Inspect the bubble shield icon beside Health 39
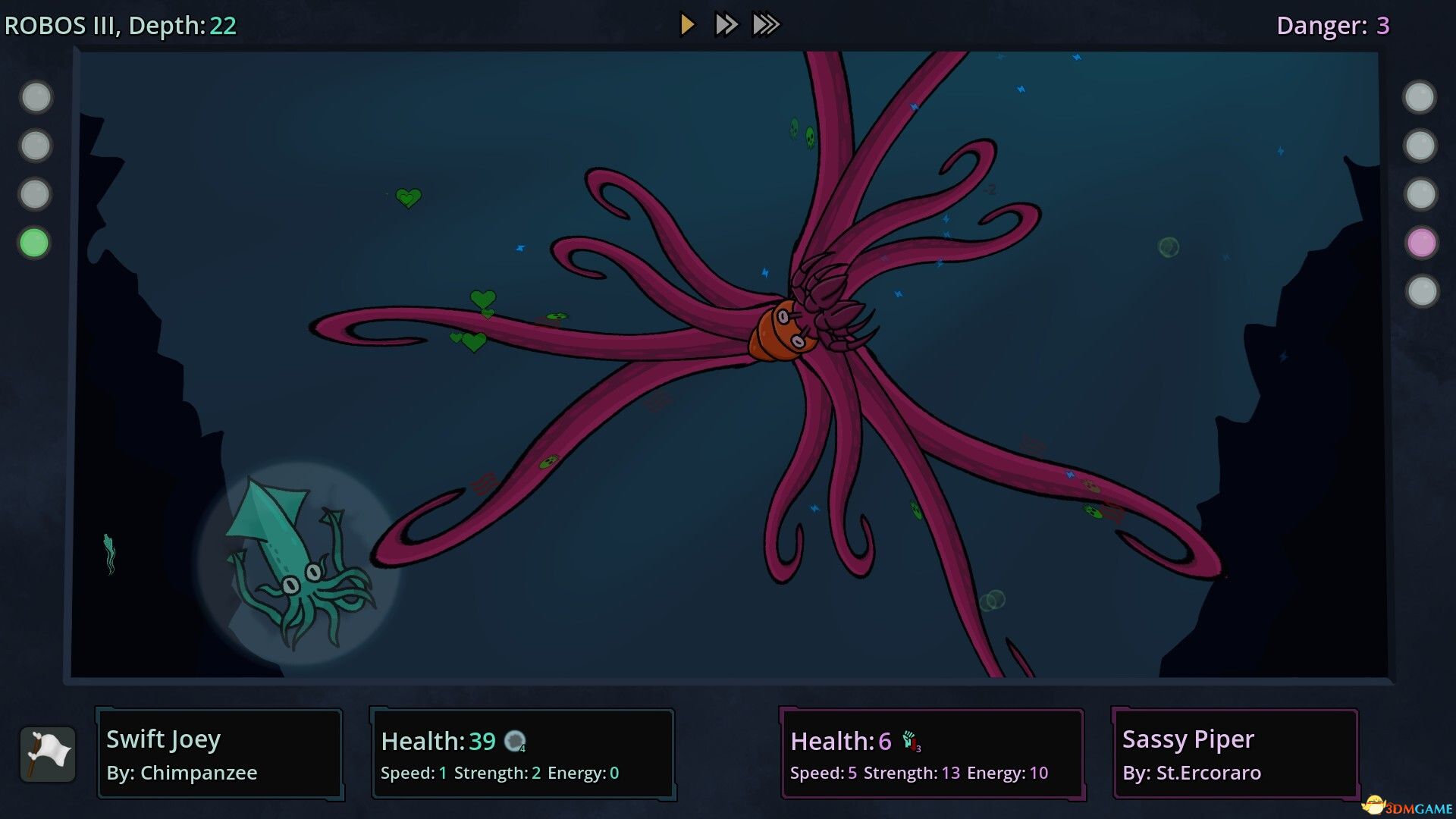Screen dimensions: 1456x819 515,741
